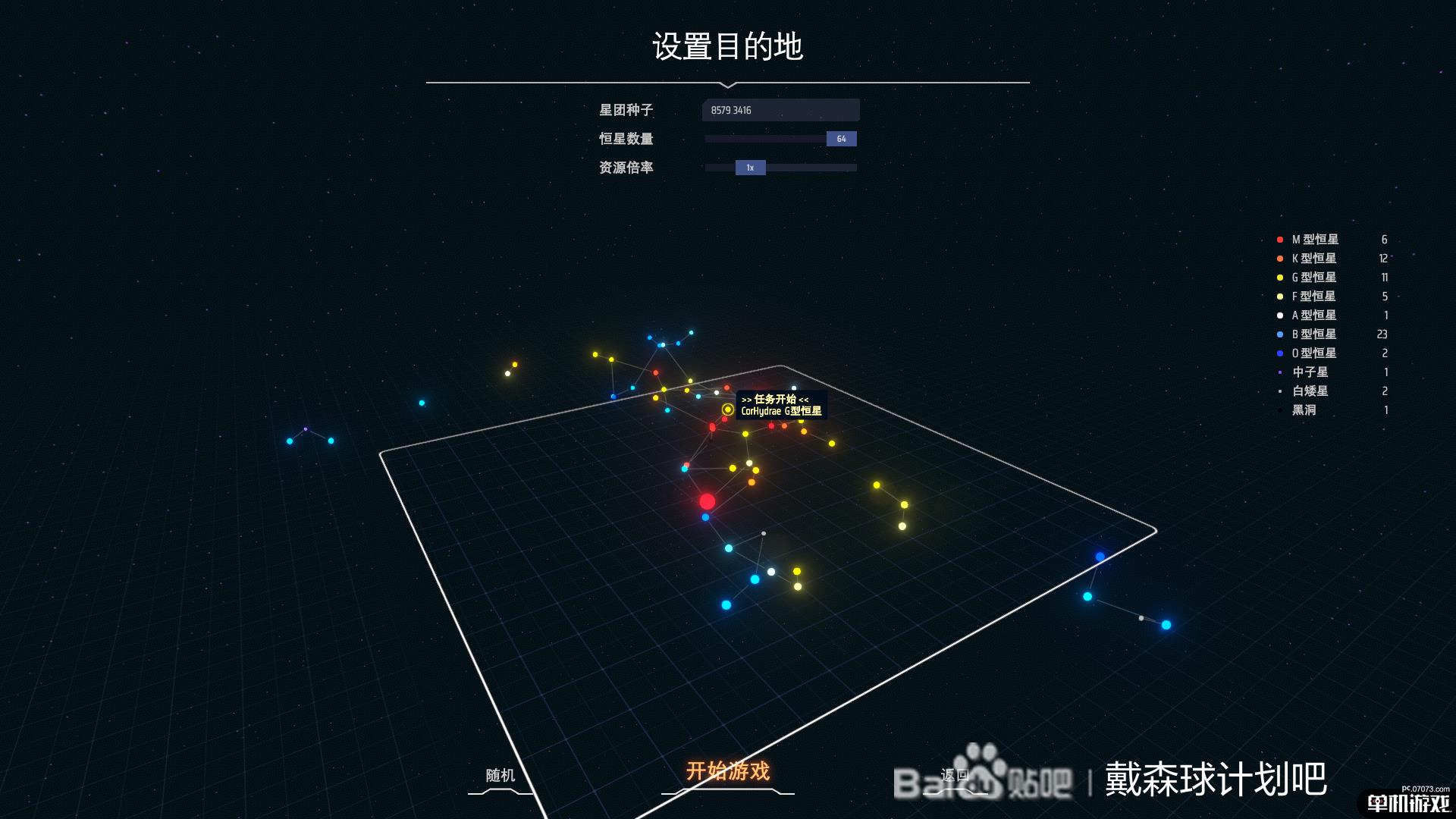Image resolution: width=1456 pixels, height=819 pixels.
Task: Toggle the A 型恒星 legend filter
Action: [1279, 315]
